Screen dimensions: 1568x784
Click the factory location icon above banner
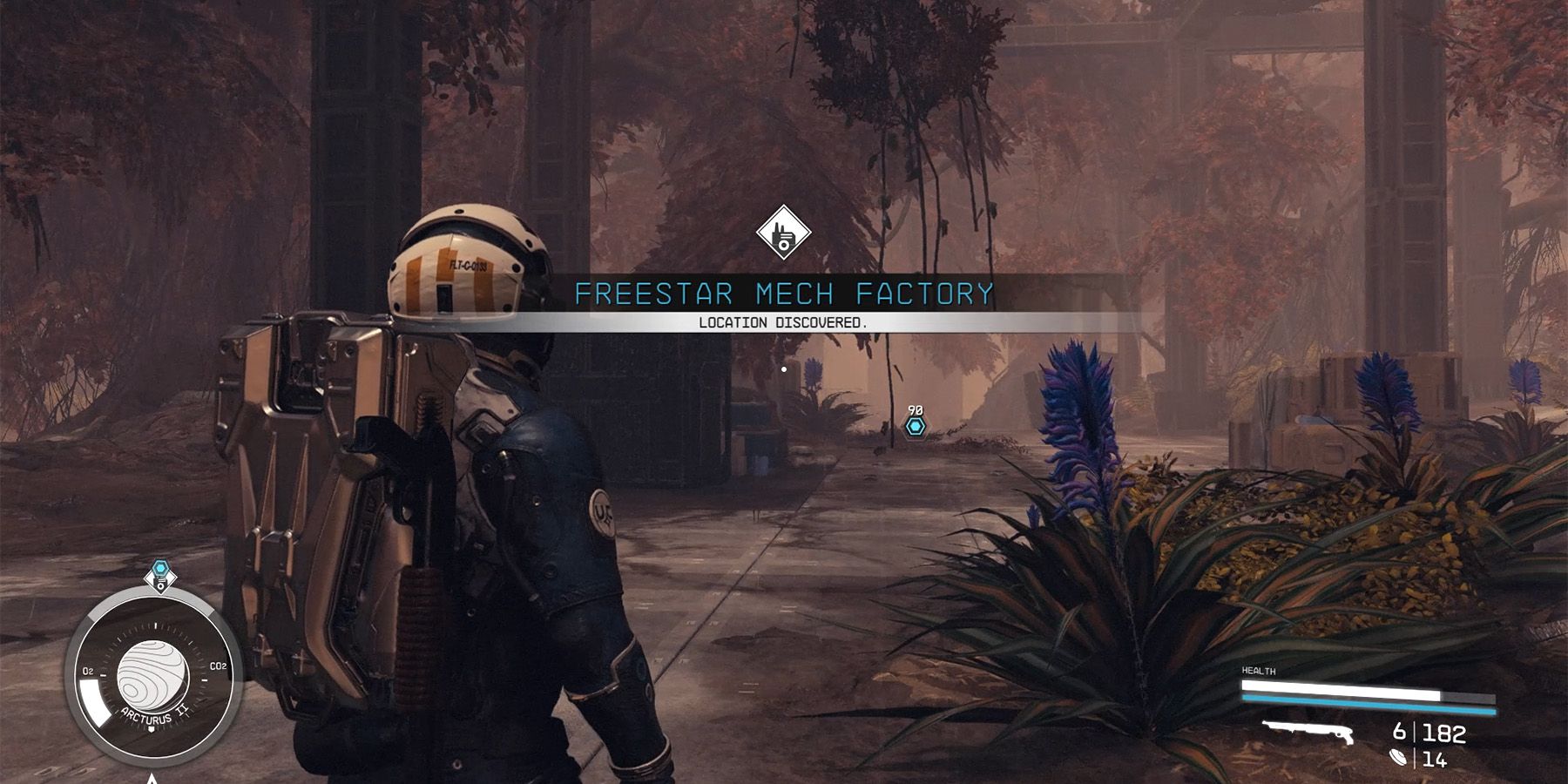click(783, 233)
